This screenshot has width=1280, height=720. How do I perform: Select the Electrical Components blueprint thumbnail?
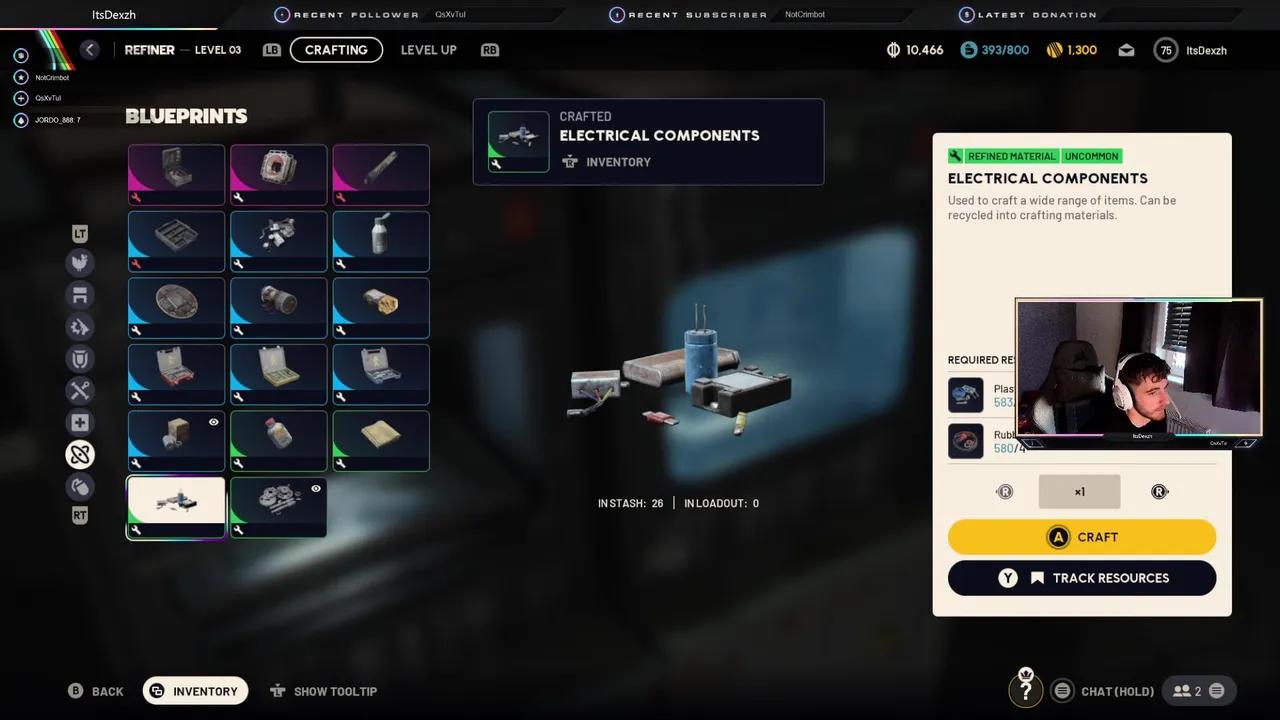pos(176,506)
